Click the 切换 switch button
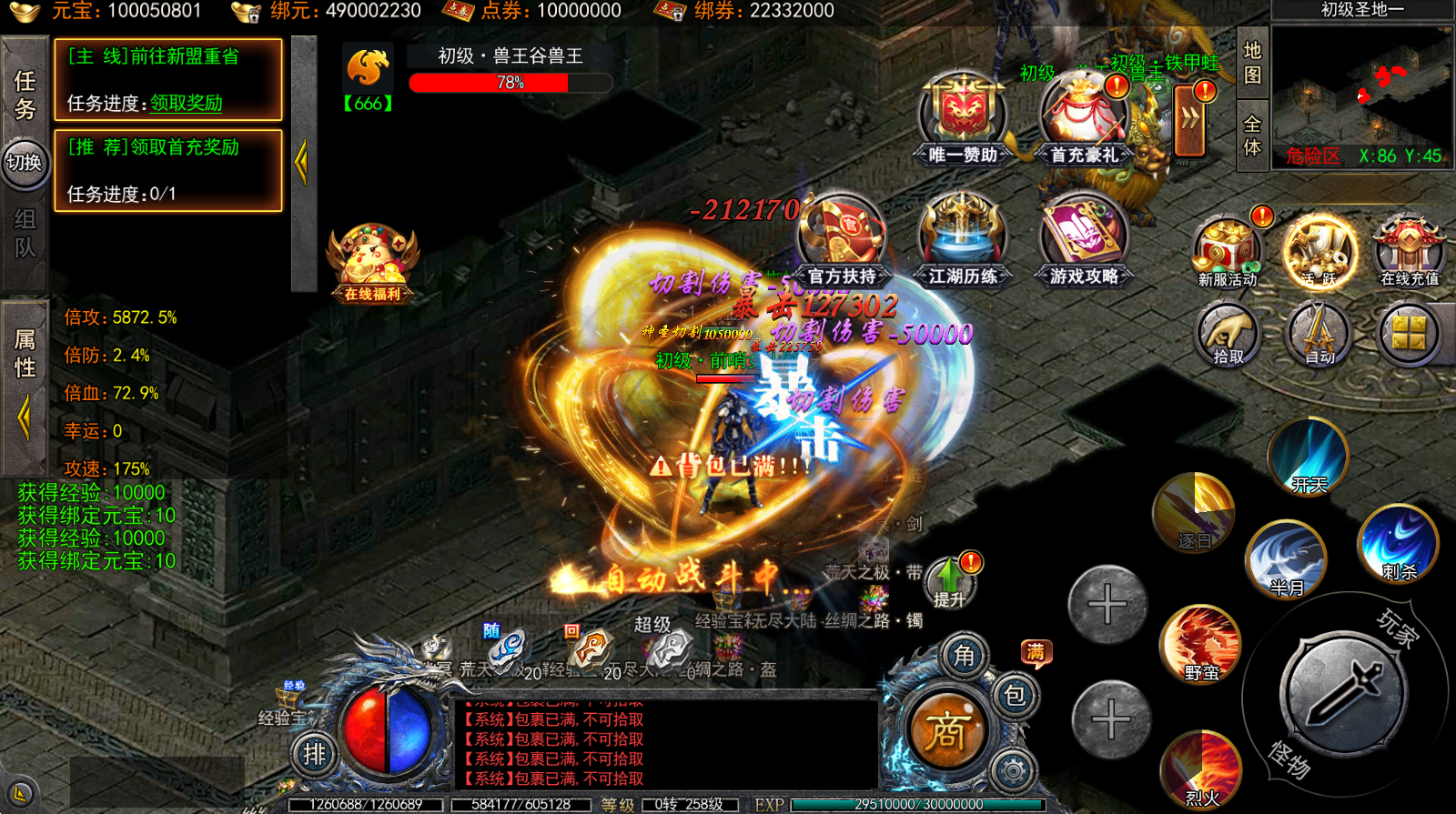Image resolution: width=1456 pixels, height=814 pixels. coord(25,164)
